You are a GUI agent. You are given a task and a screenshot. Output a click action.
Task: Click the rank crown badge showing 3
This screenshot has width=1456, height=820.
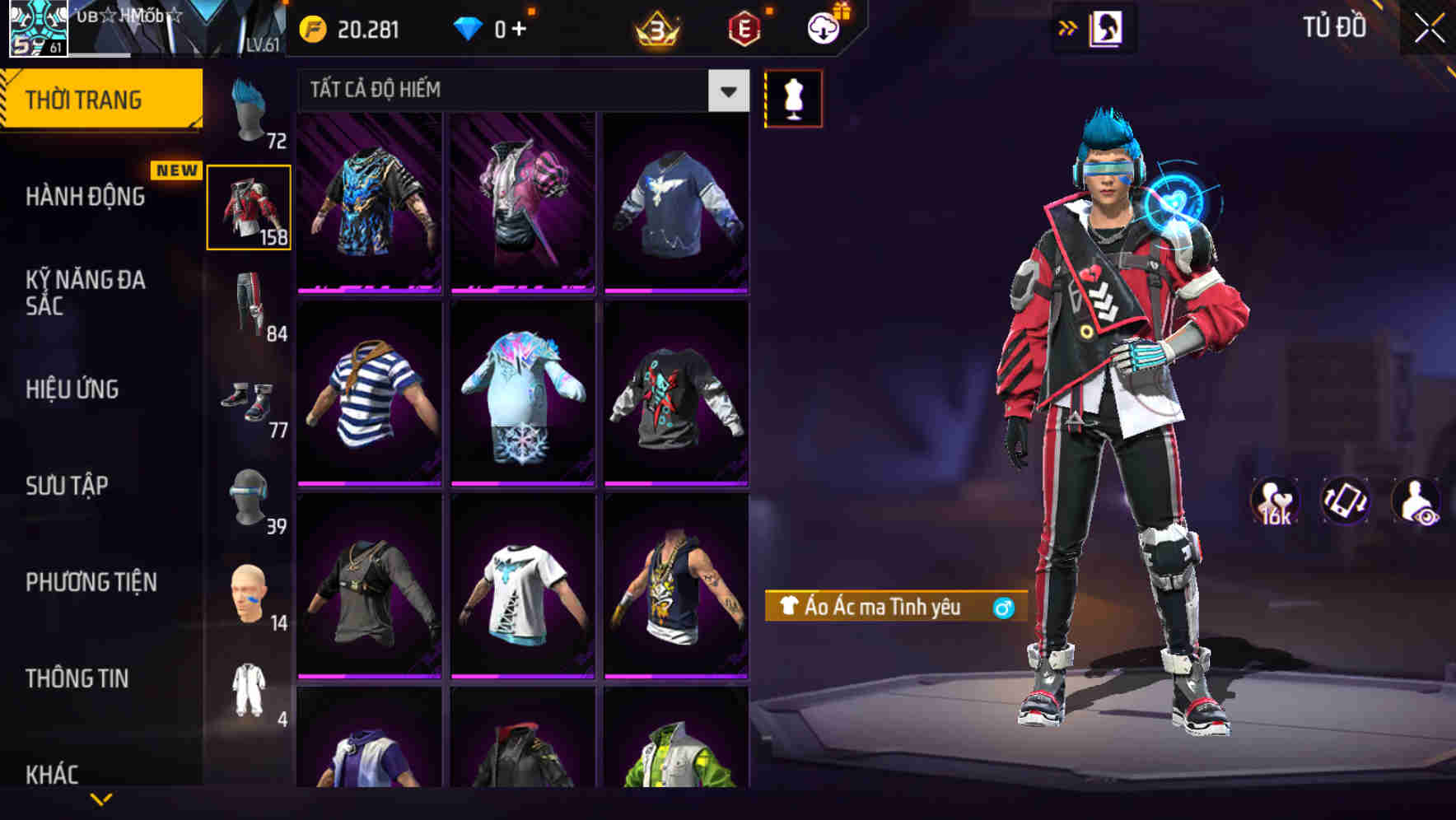click(655, 28)
